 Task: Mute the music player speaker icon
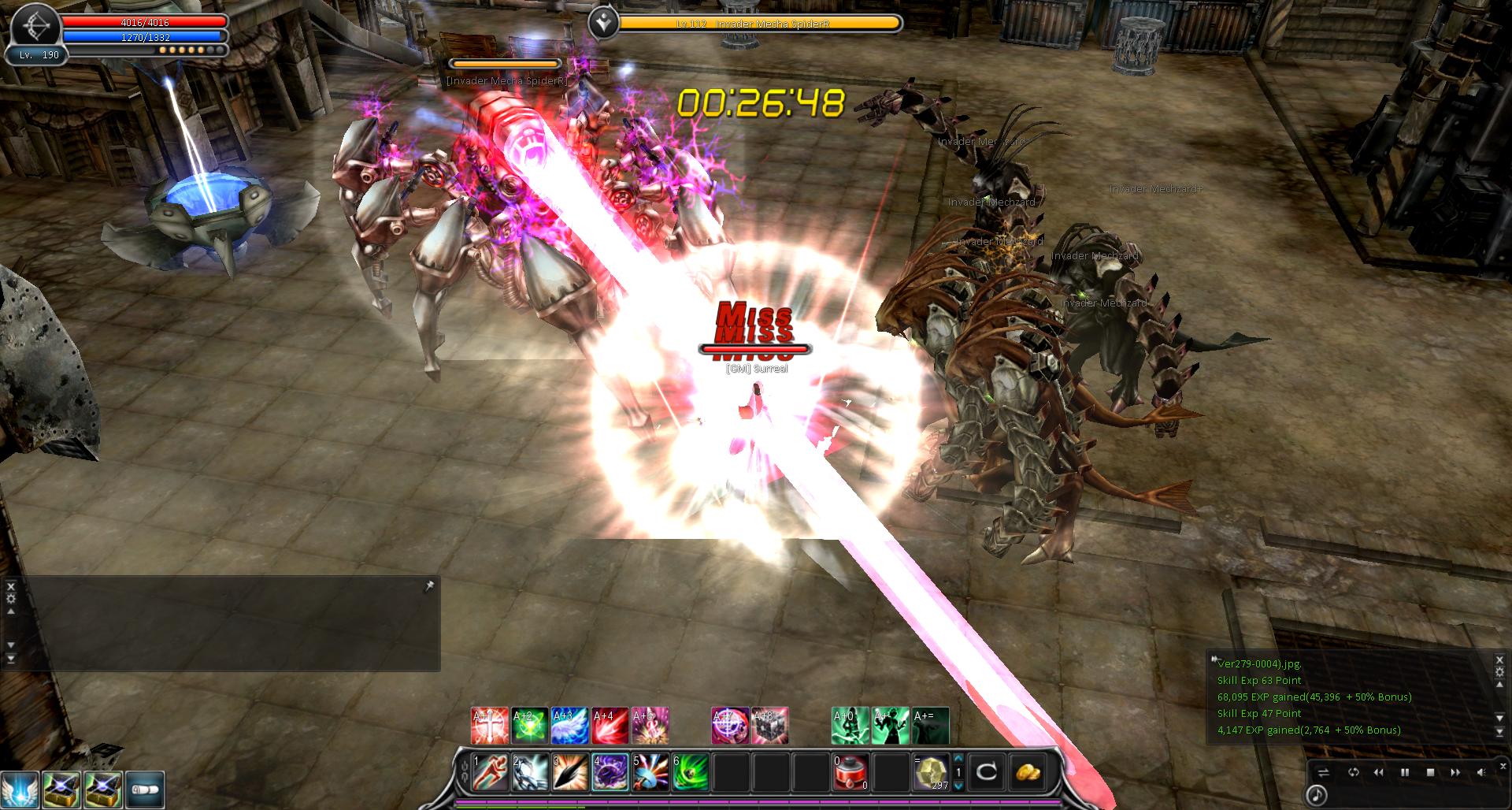coord(1481,773)
